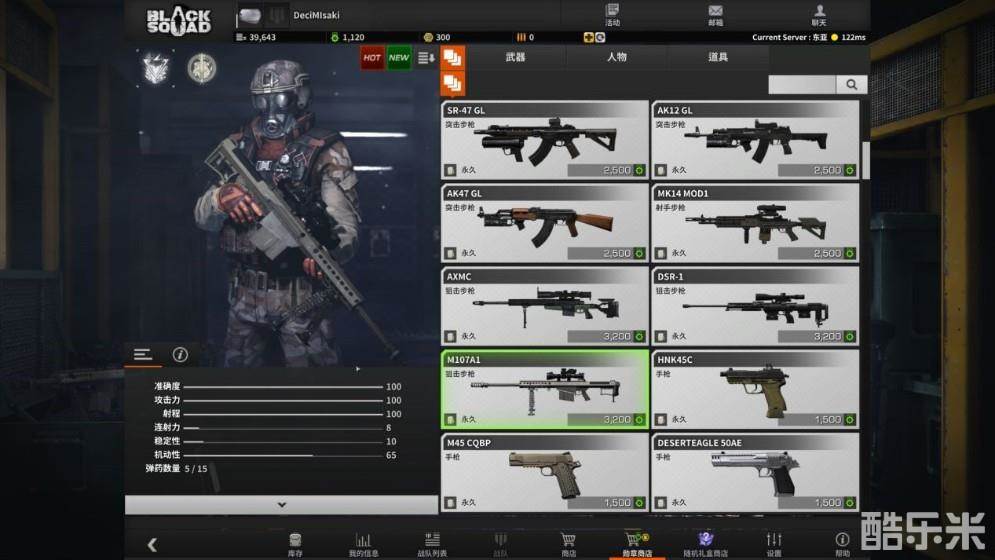This screenshot has width=995, height=560.
Task: Click the magnifying glass search button
Action: [x=852, y=85]
